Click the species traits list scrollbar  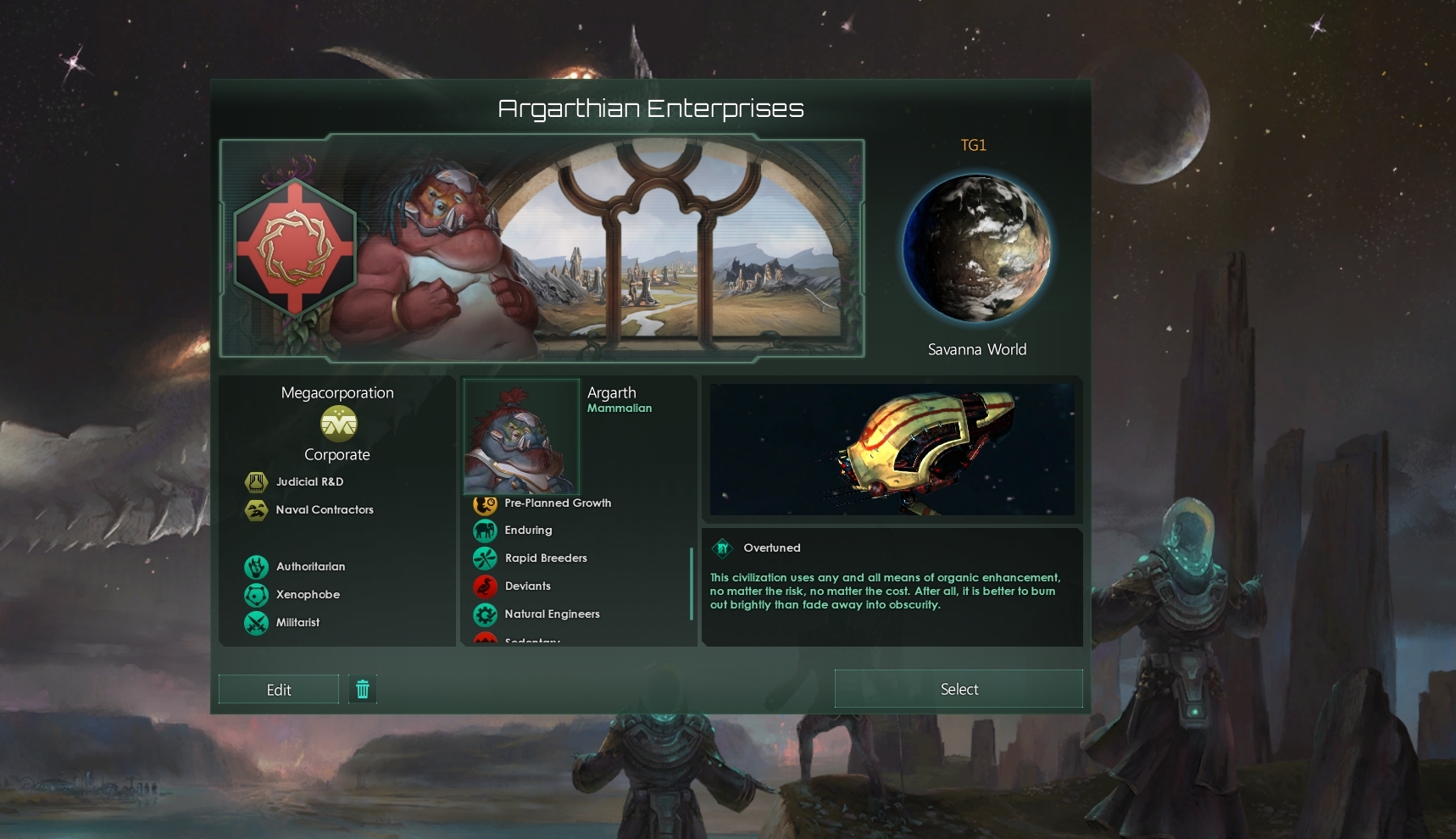click(x=692, y=583)
